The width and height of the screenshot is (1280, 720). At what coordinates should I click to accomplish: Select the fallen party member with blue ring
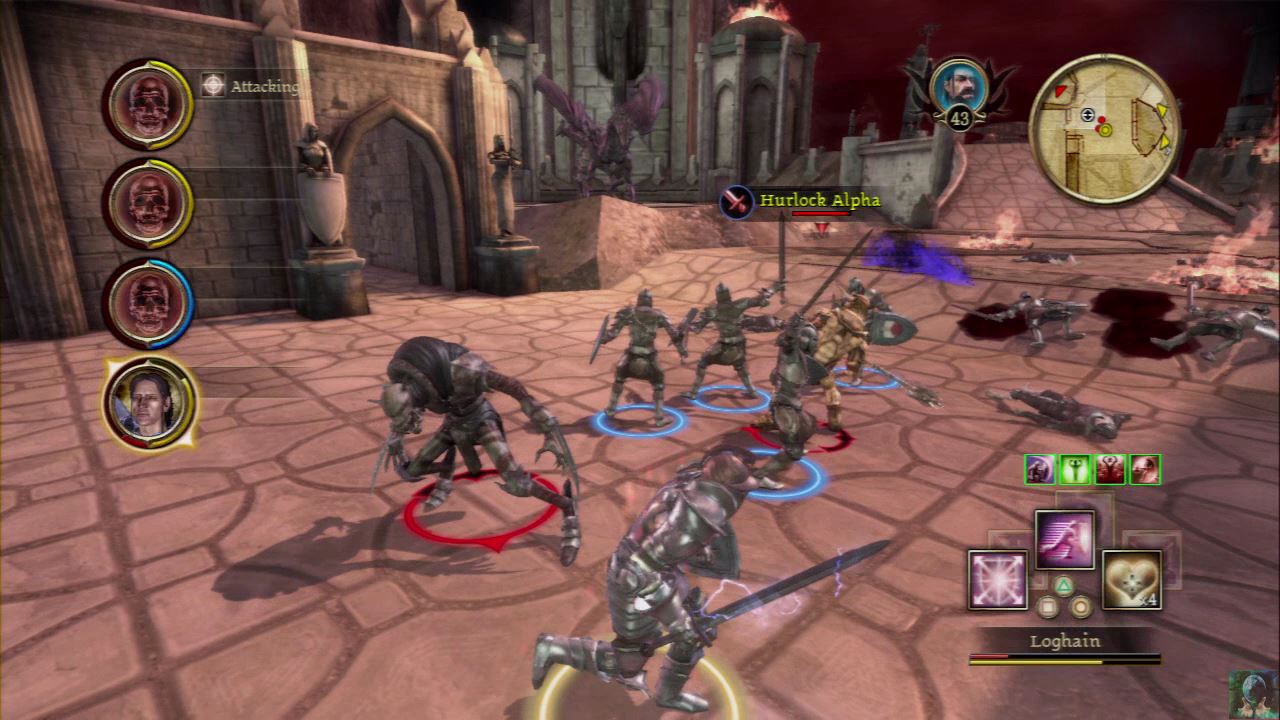(148, 302)
